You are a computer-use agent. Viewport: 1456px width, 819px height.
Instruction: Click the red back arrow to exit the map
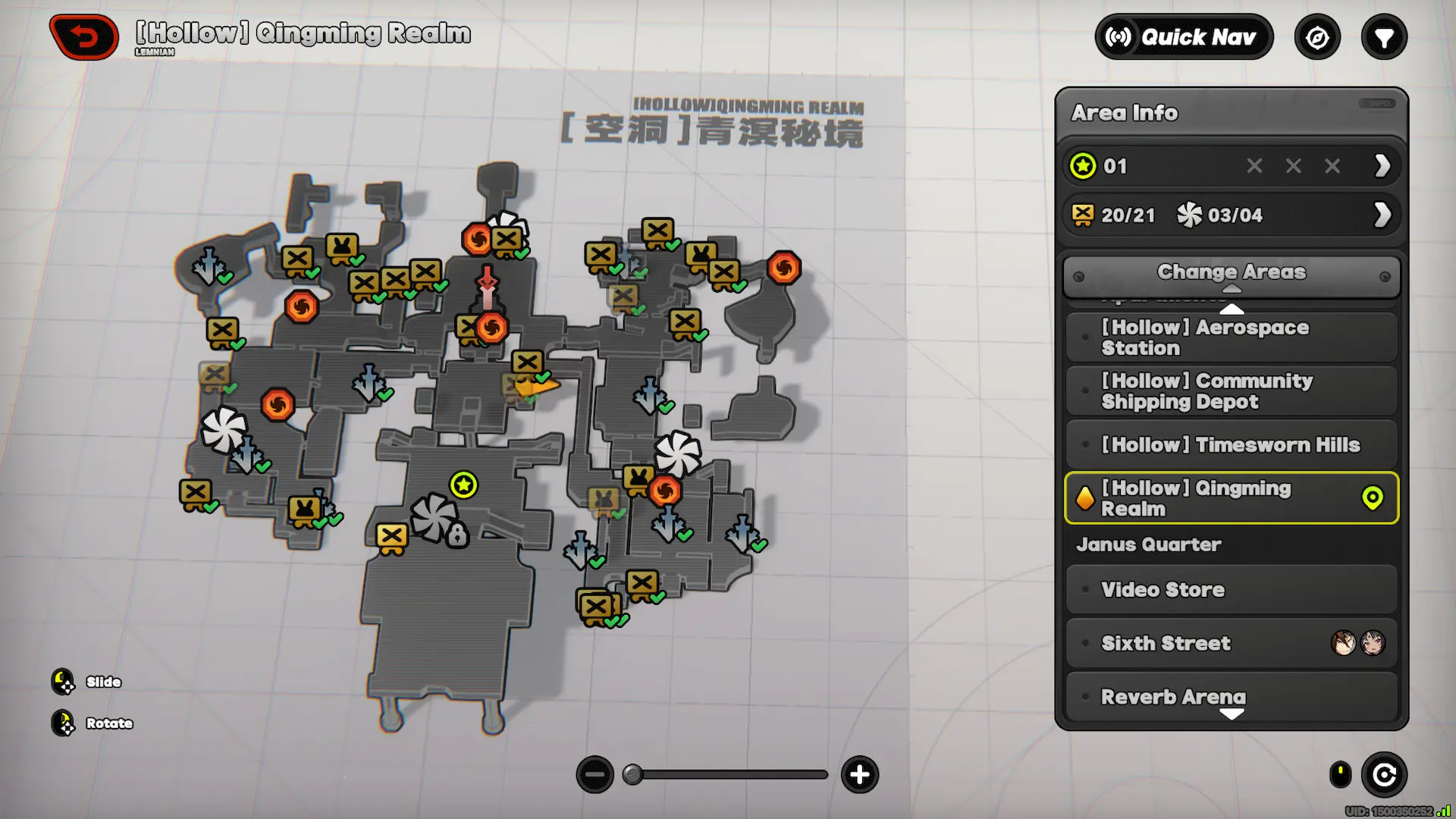tap(83, 36)
